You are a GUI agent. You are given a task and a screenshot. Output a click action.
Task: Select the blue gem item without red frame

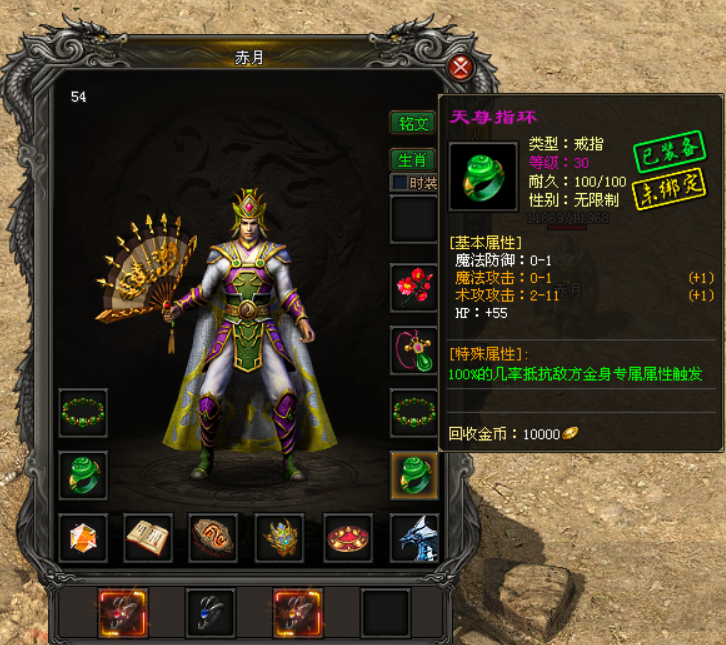pos(210,612)
